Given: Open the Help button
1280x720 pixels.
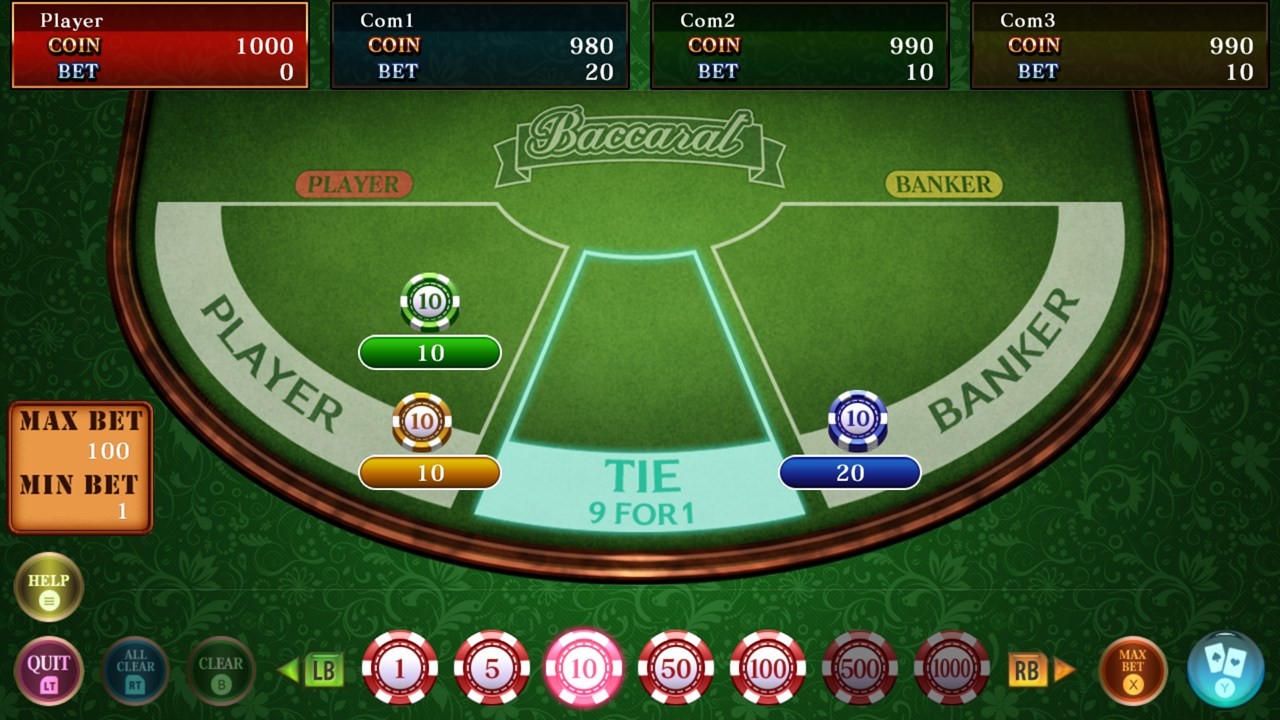Looking at the screenshot, I should tap(48, 587).
